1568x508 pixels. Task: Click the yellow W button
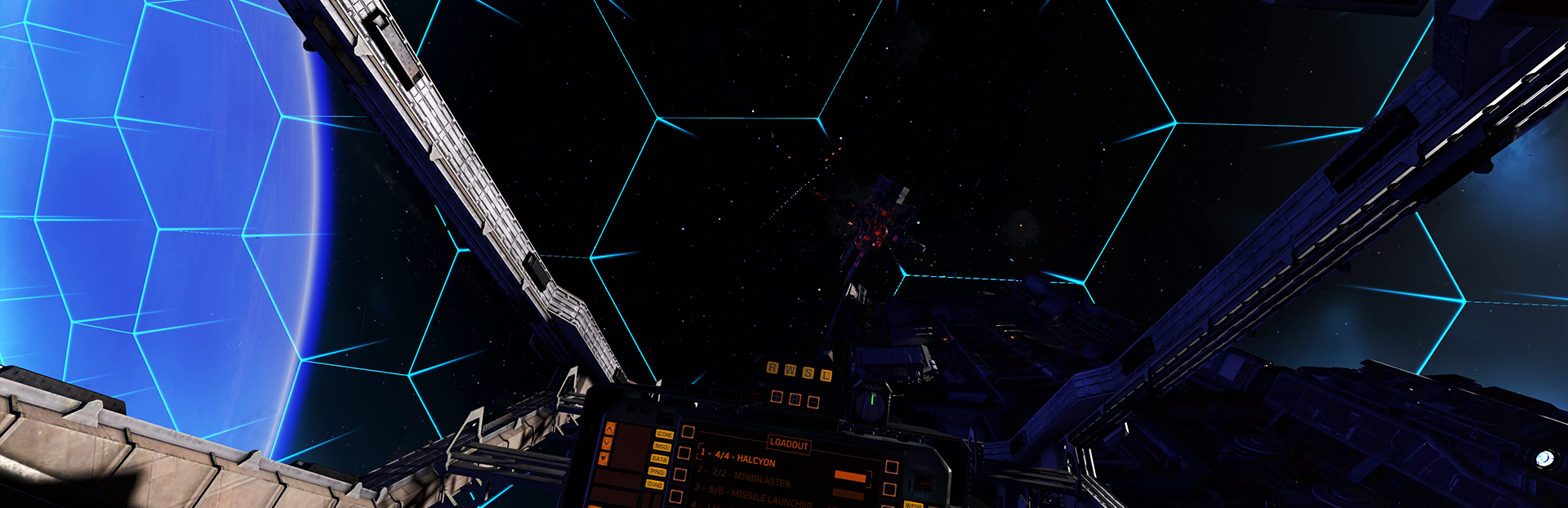pos(790,370)
